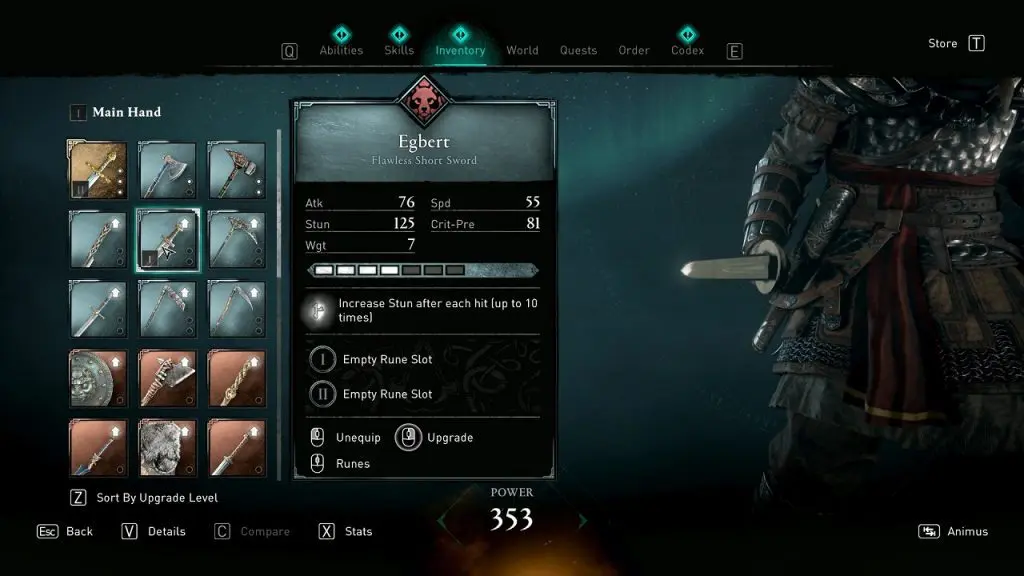Sort By Upgrade Level
Screen dimensions: 1024x576
coord(156,497)
